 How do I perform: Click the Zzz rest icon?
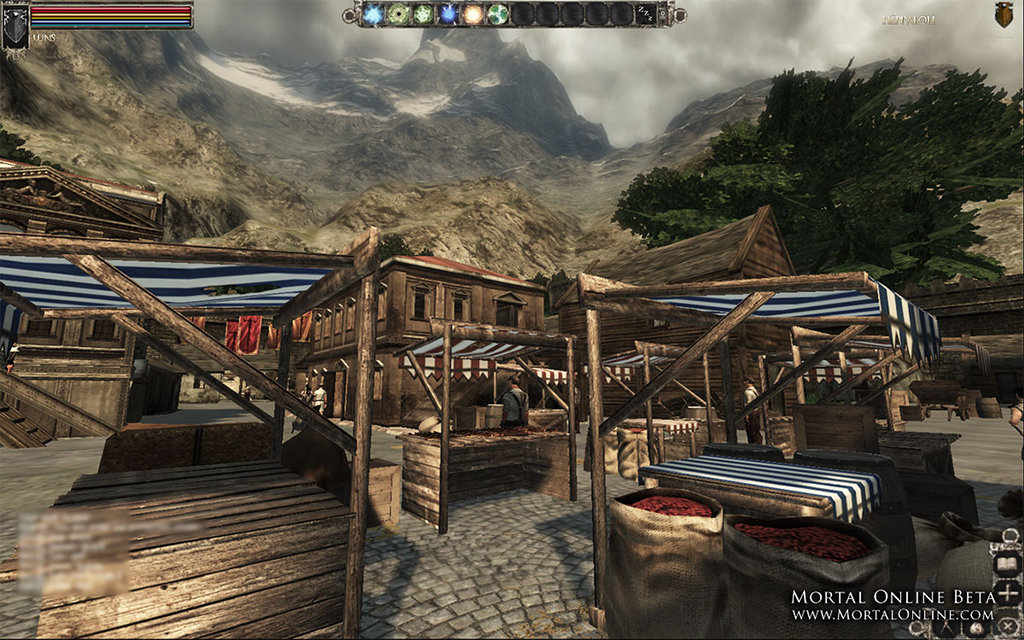coord(647,14)
